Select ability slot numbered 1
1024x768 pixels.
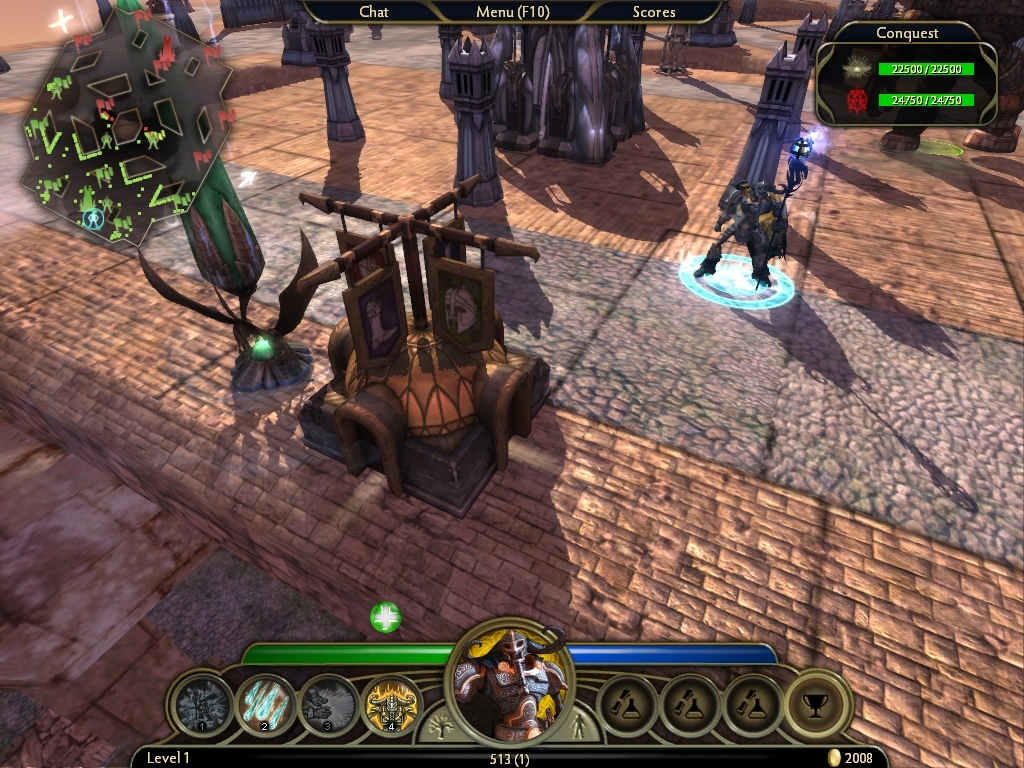point(204,706)
